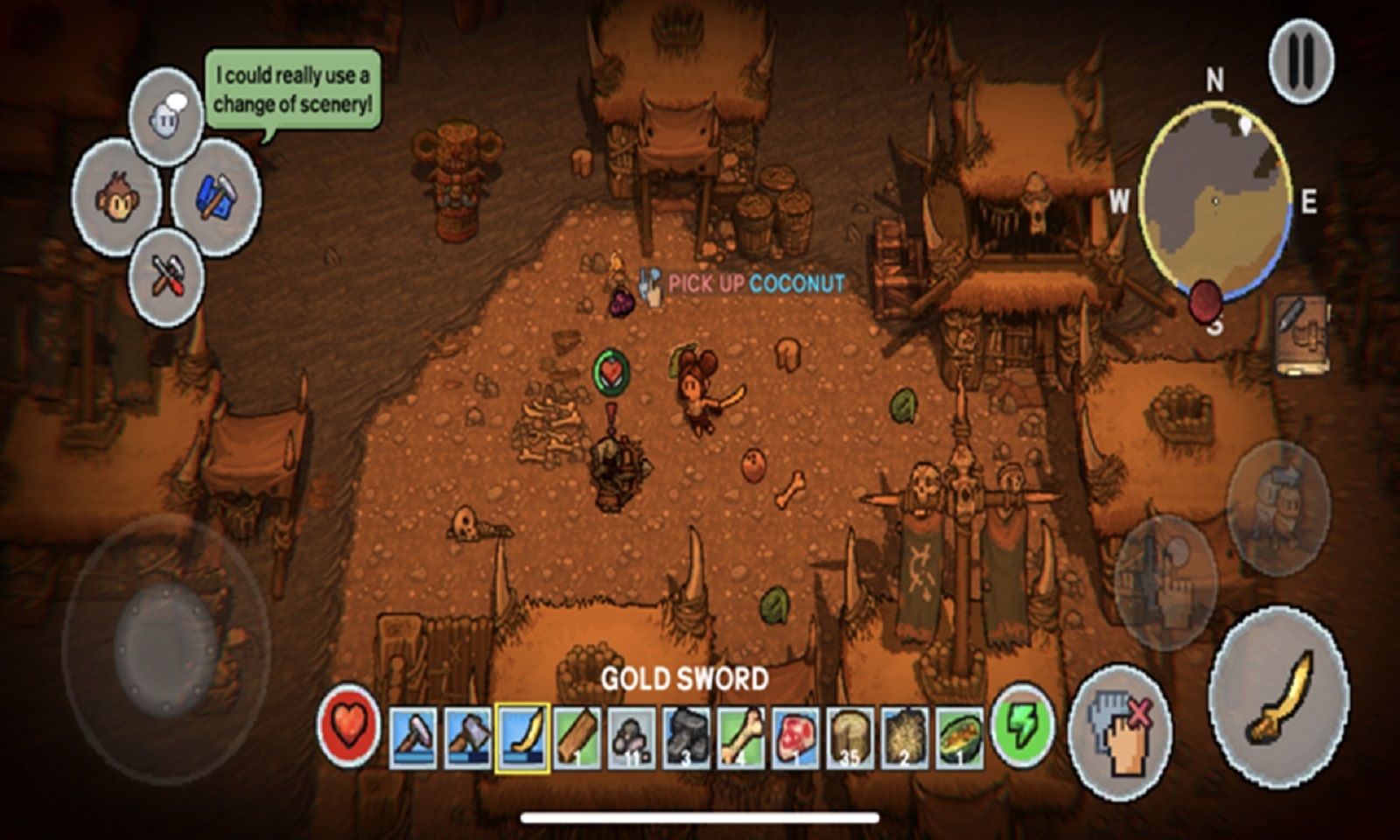Viewport: 1400px width, 840px height.
Task: Select the wood log slot
Action: point(577,738)
